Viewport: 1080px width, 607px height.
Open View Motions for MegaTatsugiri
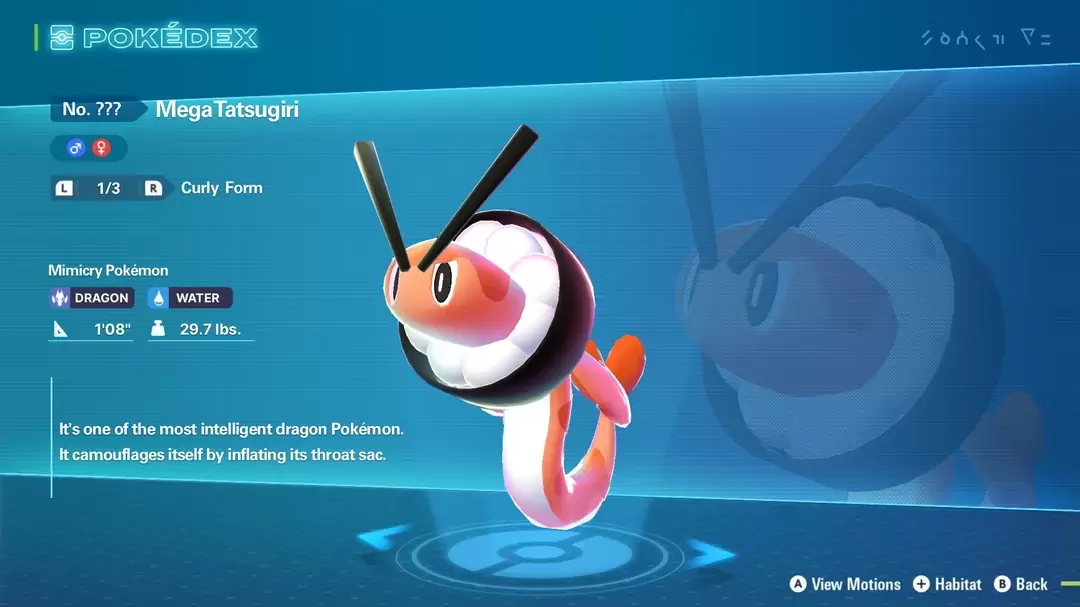[845, 584]
